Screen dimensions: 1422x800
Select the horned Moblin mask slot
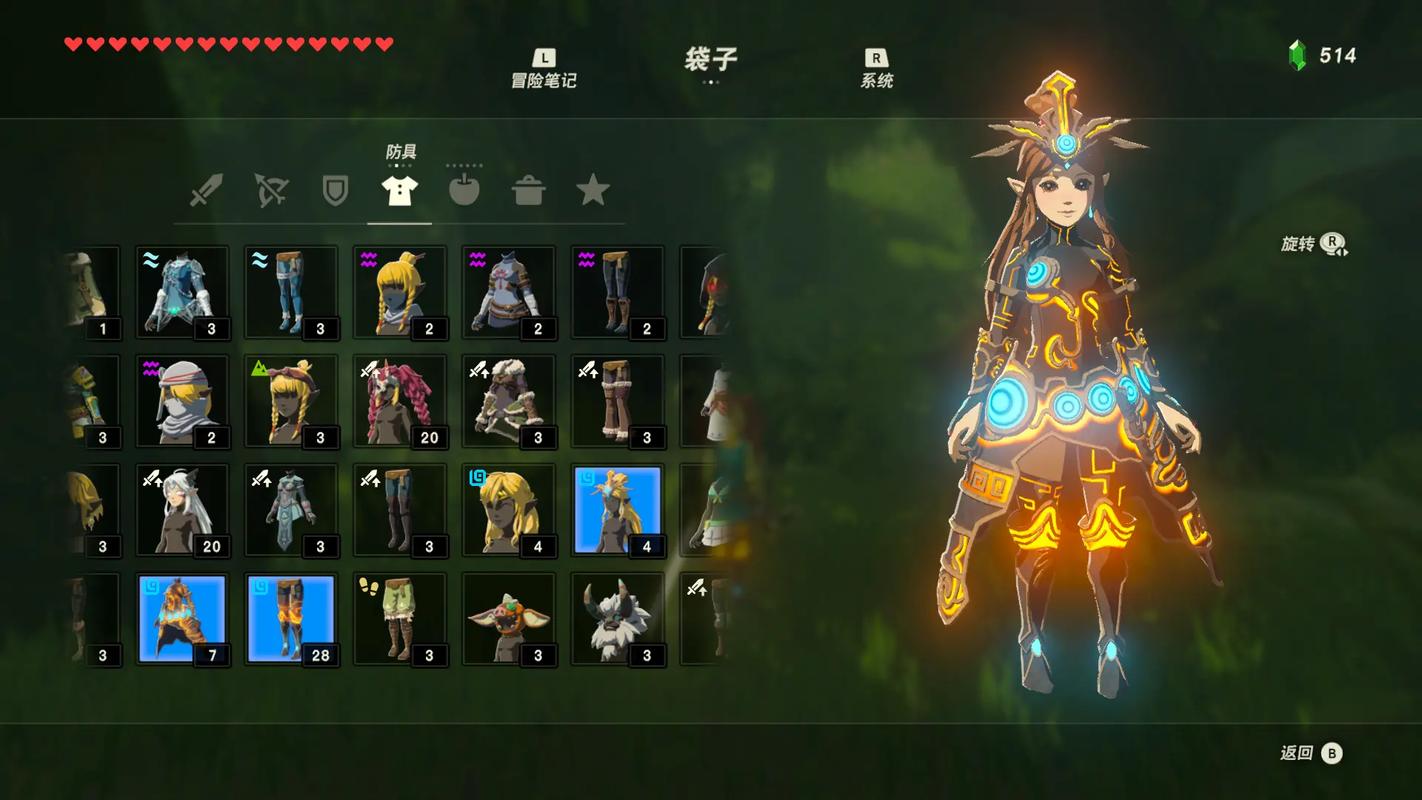618,619
